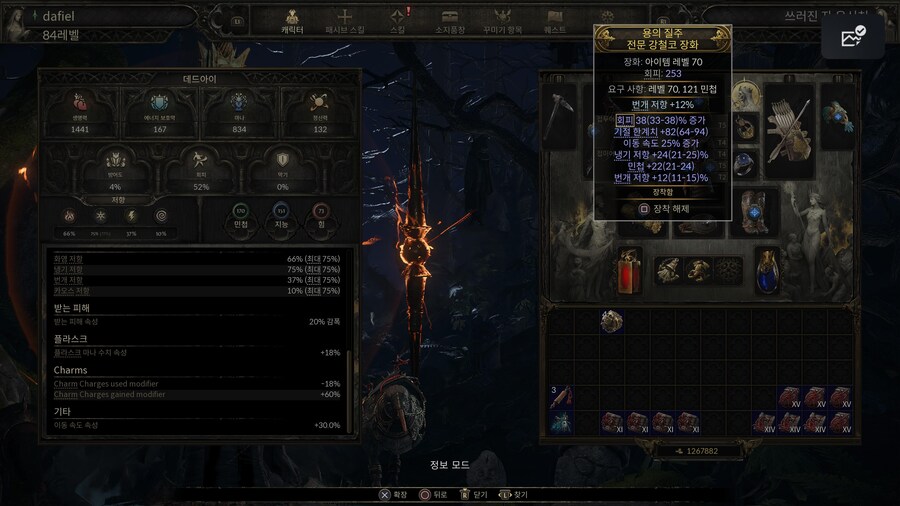Select the 퀘스트 quest tab
The height and width of the screenshot is (506, 900).
coord(555,21)
